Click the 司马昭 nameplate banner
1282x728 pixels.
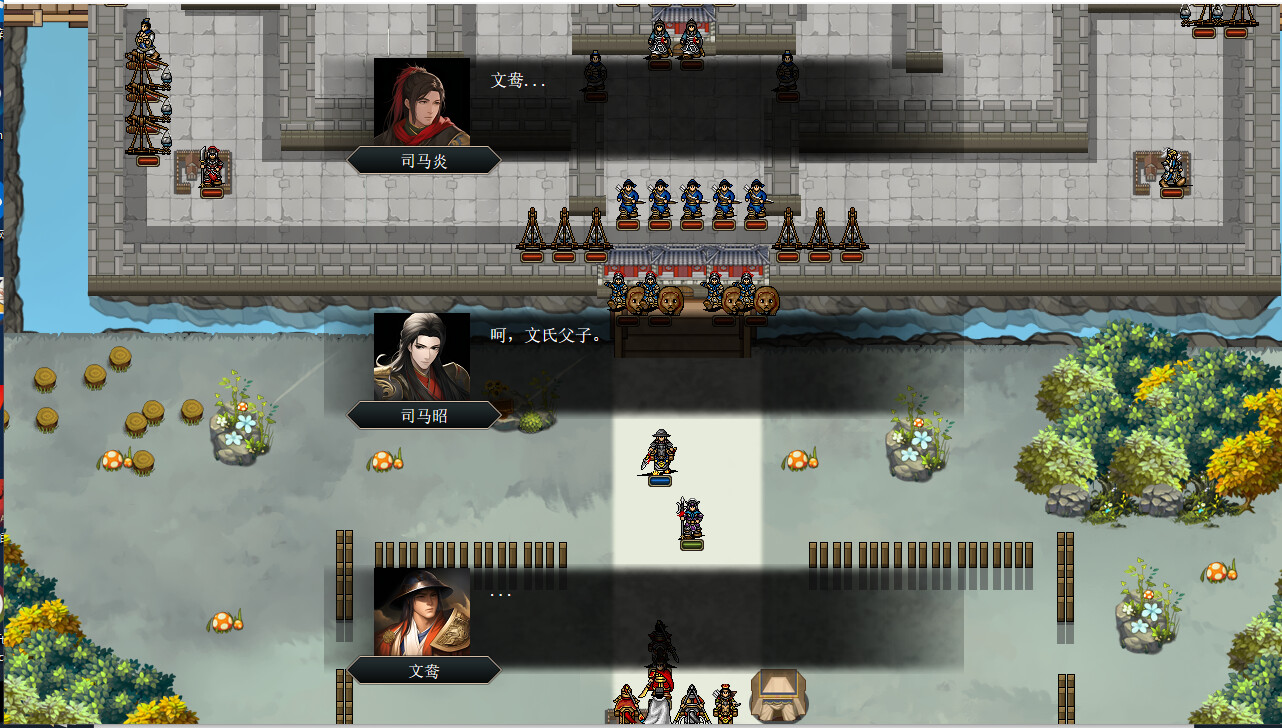424,414
